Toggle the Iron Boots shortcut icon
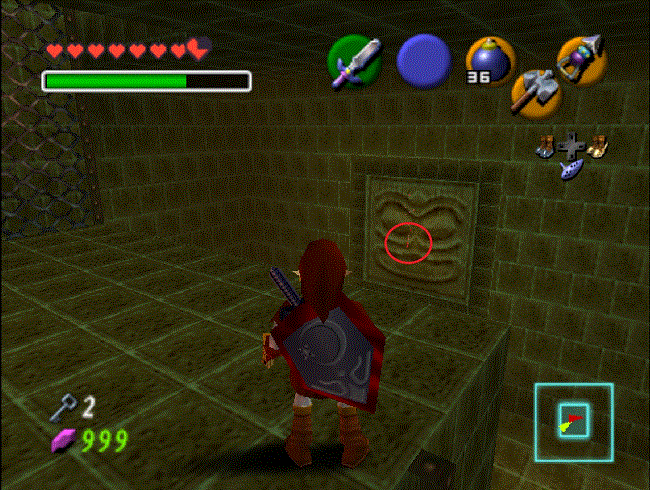This screenshot has width=650, height=490. pyautogui.click(x=547, y=146)
